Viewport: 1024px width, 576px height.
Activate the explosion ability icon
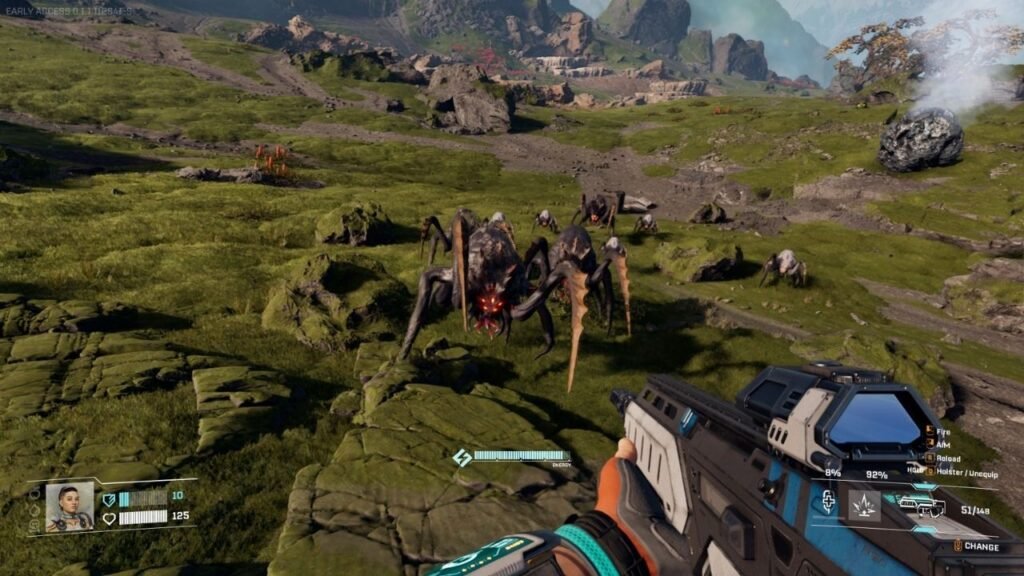(864, 505)
